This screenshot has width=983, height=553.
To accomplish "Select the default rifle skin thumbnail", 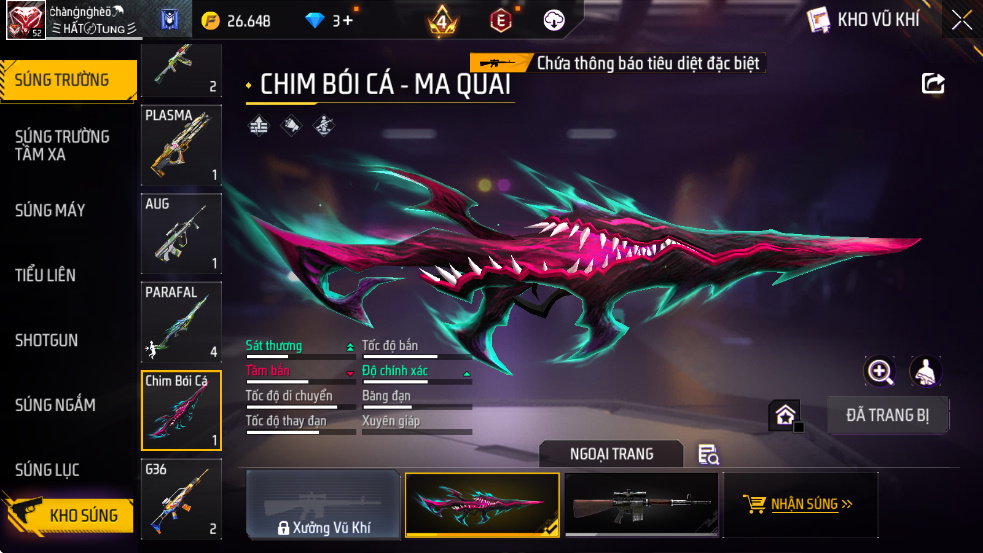I will pos(641,504).
